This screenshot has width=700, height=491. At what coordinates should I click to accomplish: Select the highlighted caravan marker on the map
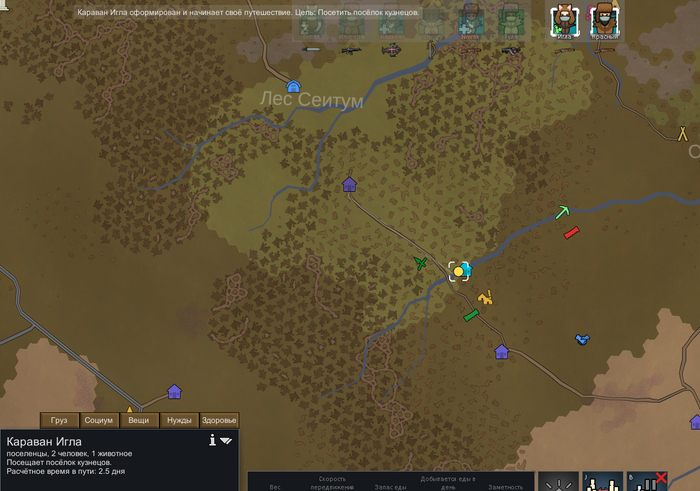coord(459,270)
